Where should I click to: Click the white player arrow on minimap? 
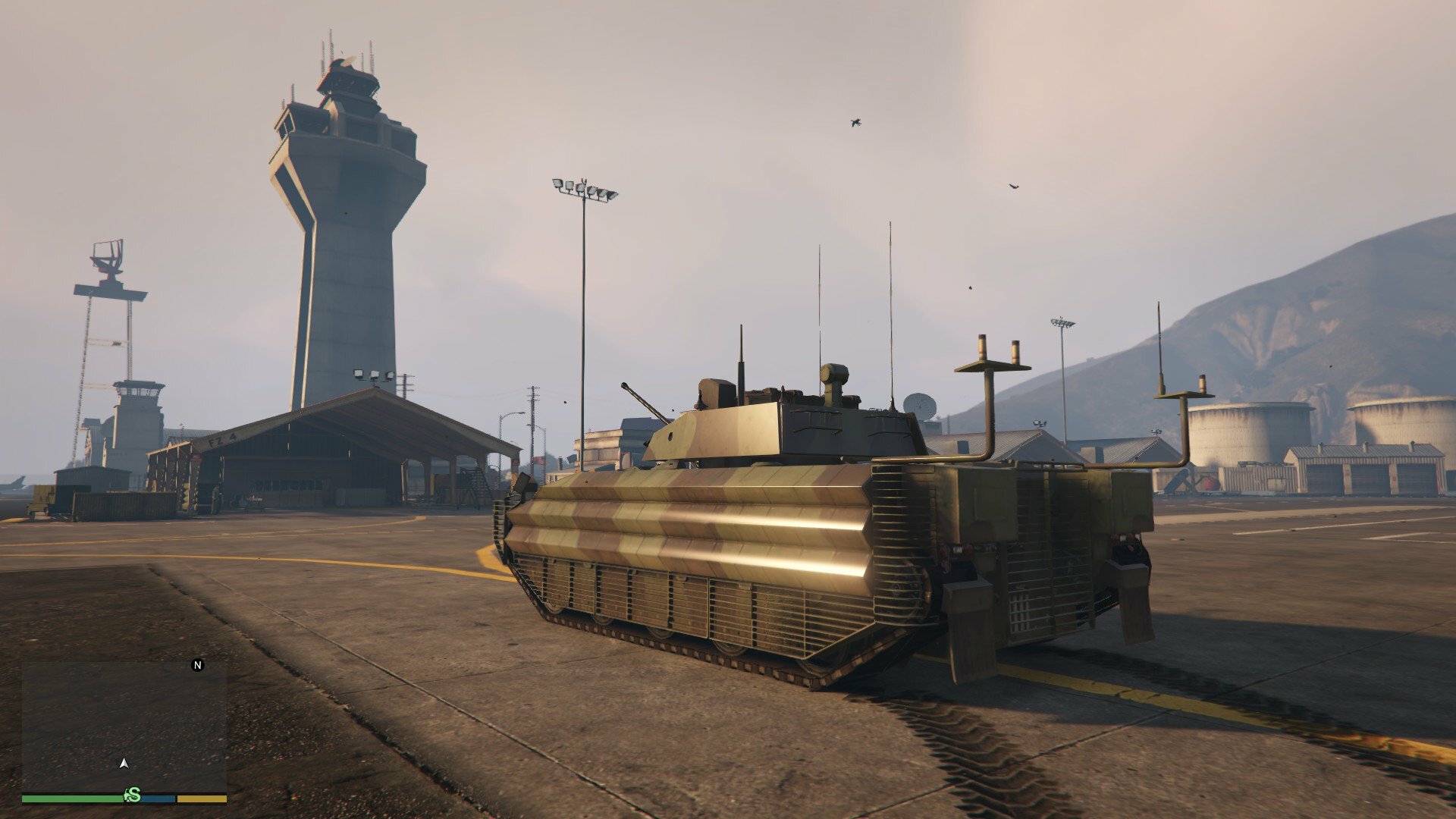click(124, 763)
